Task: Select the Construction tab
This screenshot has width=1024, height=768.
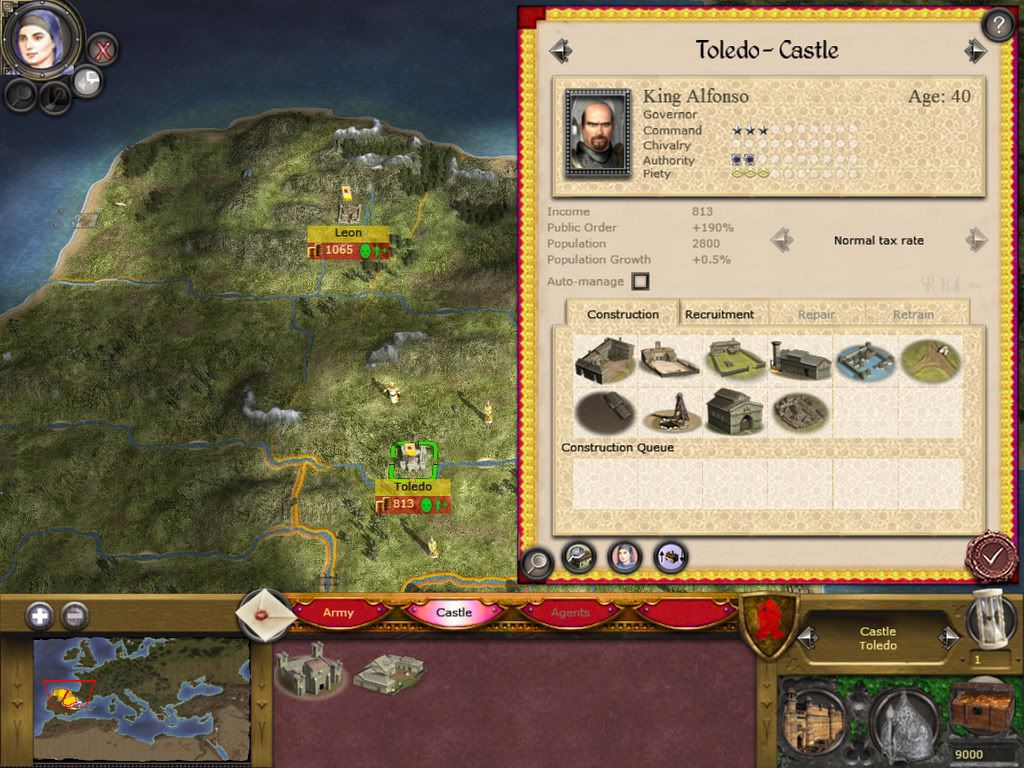Action: 622,314
